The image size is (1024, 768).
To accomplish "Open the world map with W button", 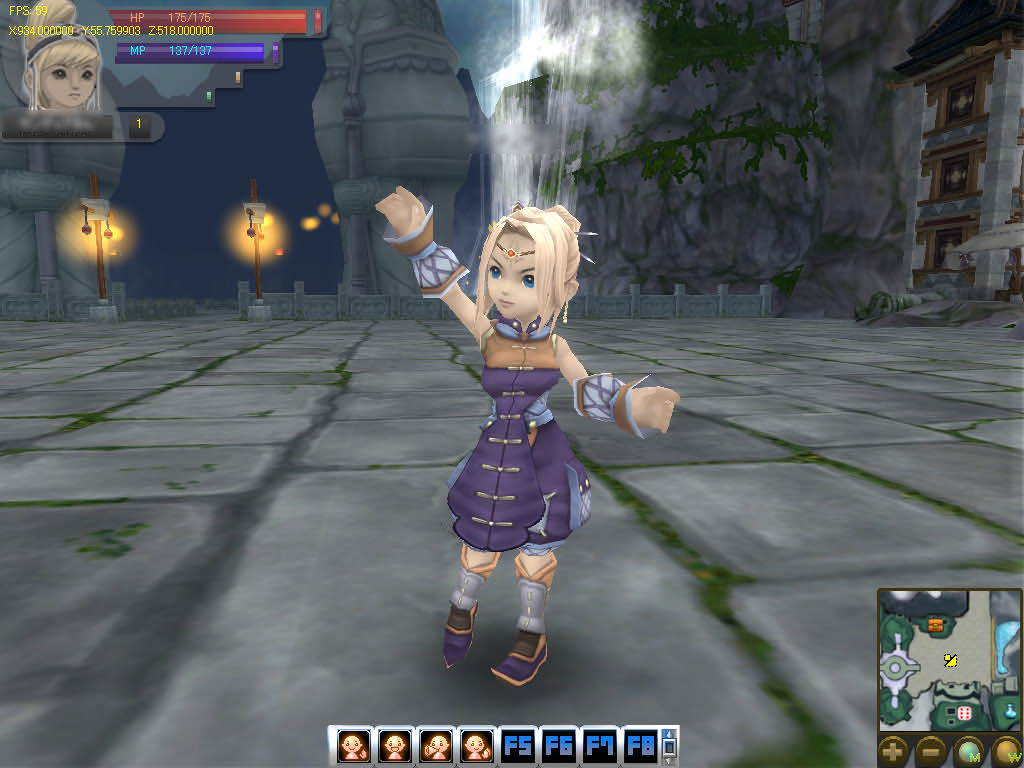I will (1005, 751).
